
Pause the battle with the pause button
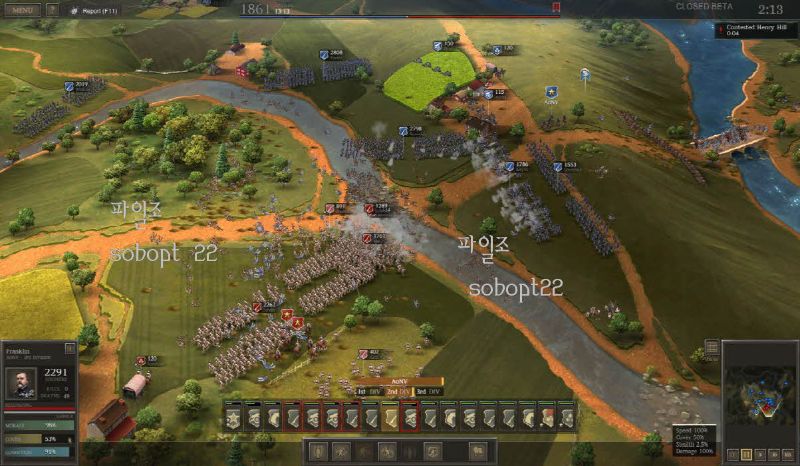pos(746,453)
